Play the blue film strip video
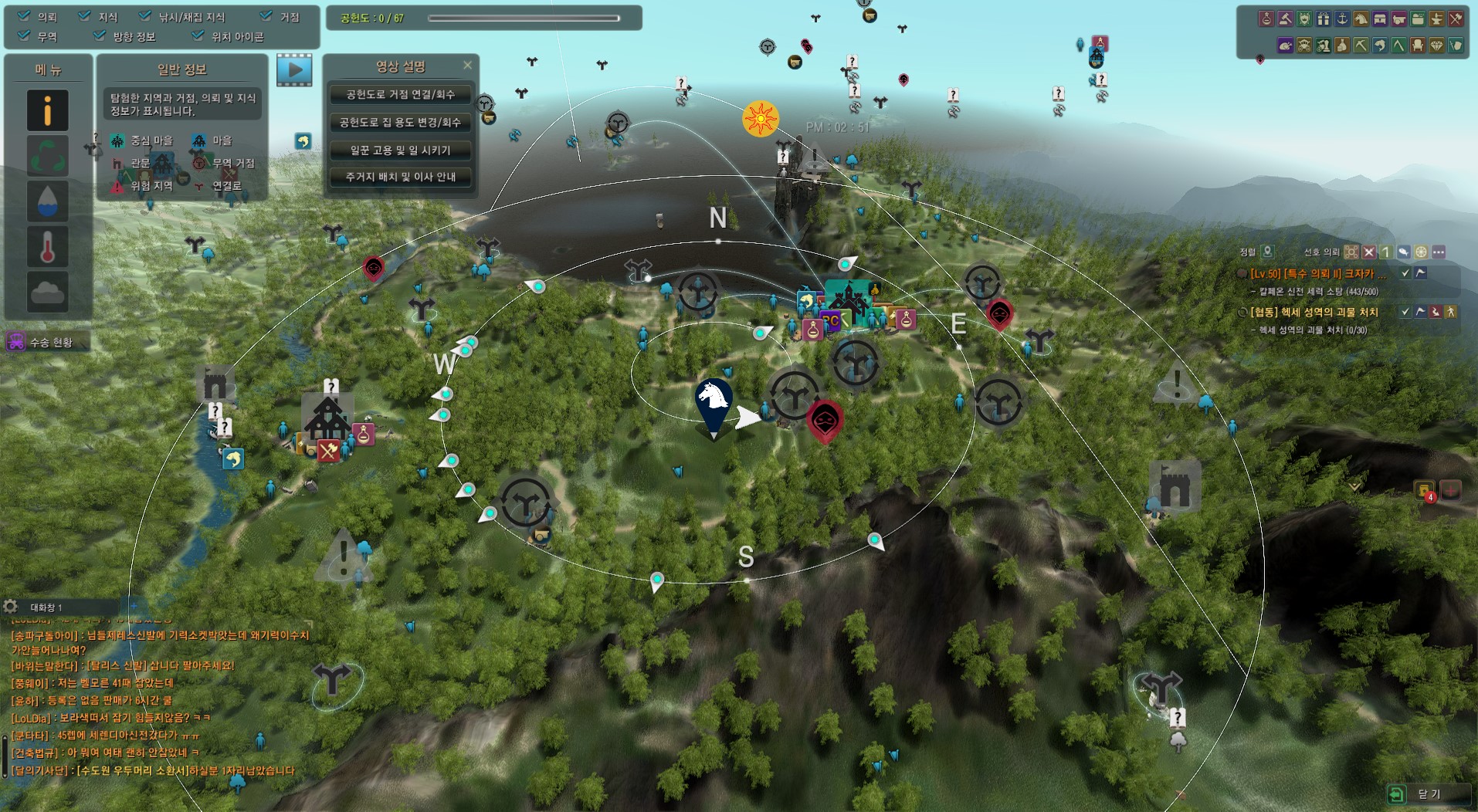 pos(294,70)
